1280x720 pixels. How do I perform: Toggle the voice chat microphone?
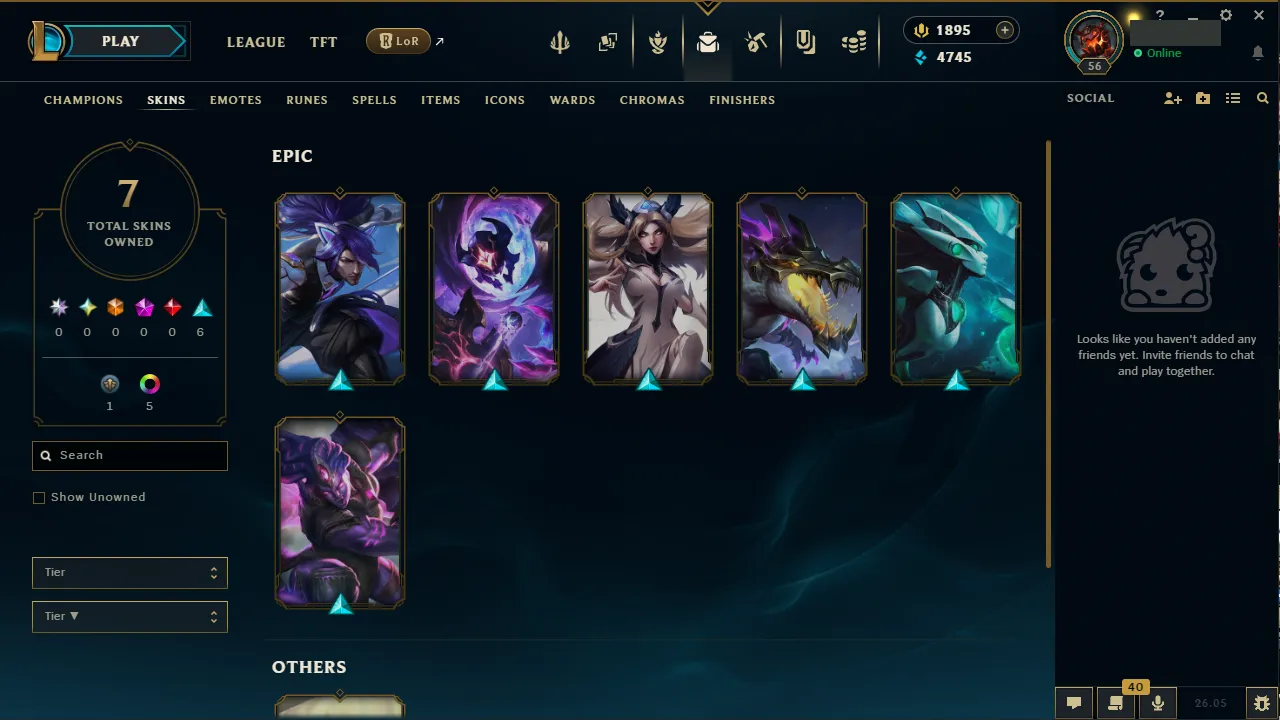[x=1157, y=702]
